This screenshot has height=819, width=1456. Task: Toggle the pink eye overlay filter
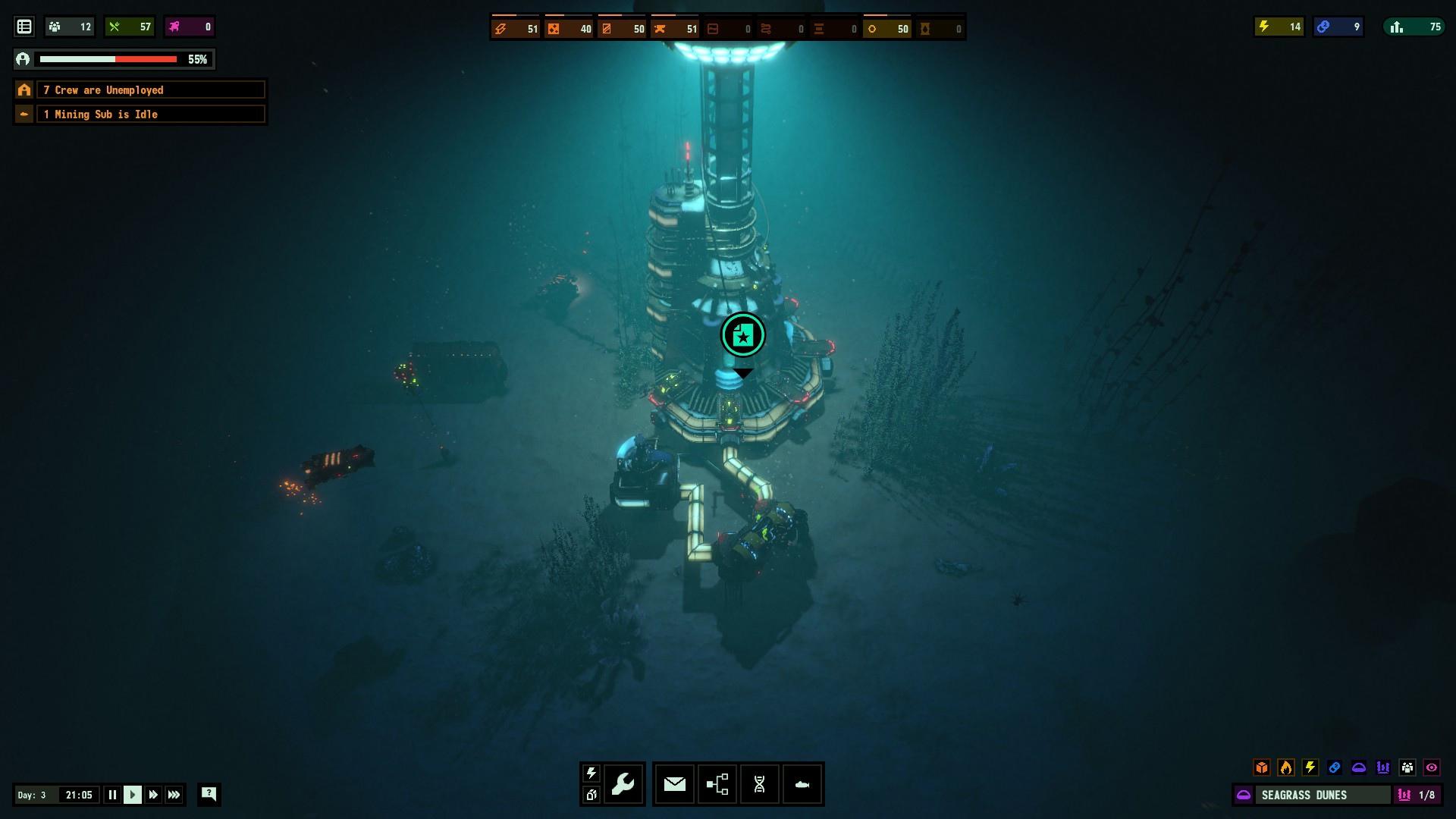click(x=1432, y=767)
